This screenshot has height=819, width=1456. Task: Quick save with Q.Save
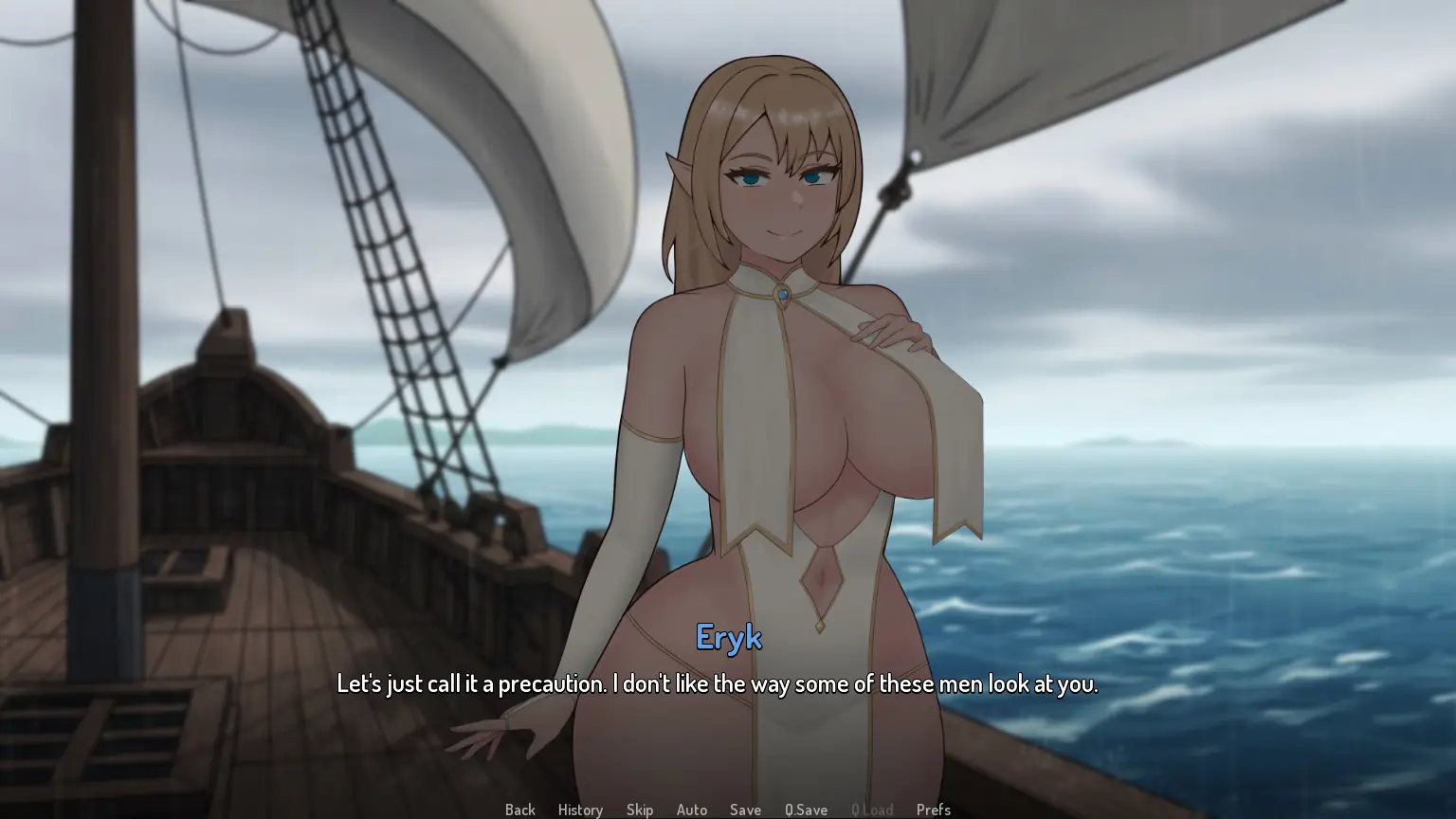[x=806, y=810]
